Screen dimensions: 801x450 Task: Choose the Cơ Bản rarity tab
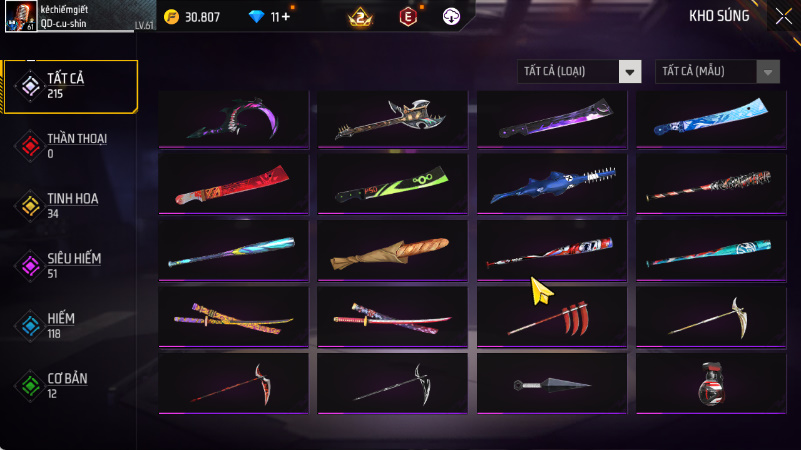70,384
